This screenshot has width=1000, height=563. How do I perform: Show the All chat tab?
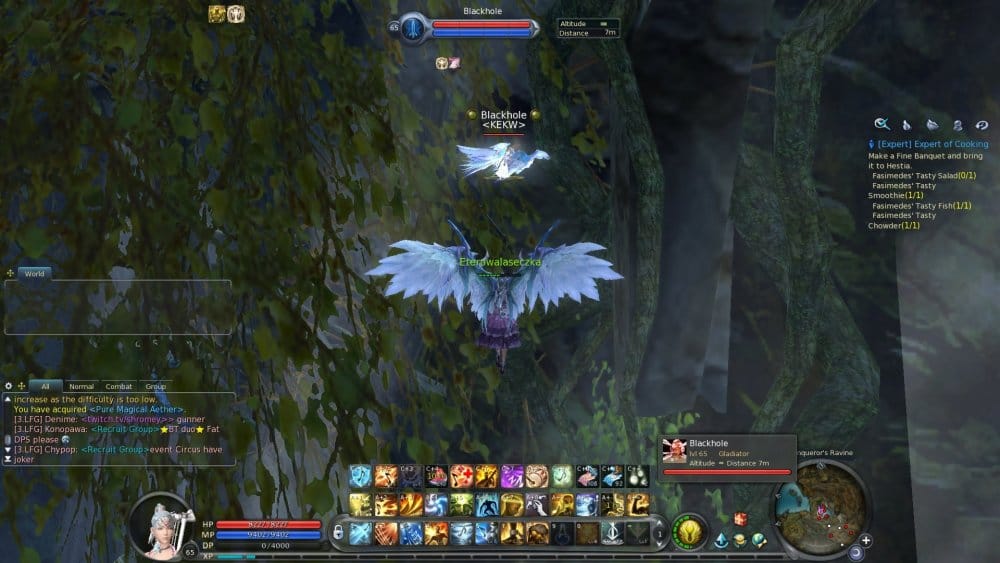pos(45,386)
